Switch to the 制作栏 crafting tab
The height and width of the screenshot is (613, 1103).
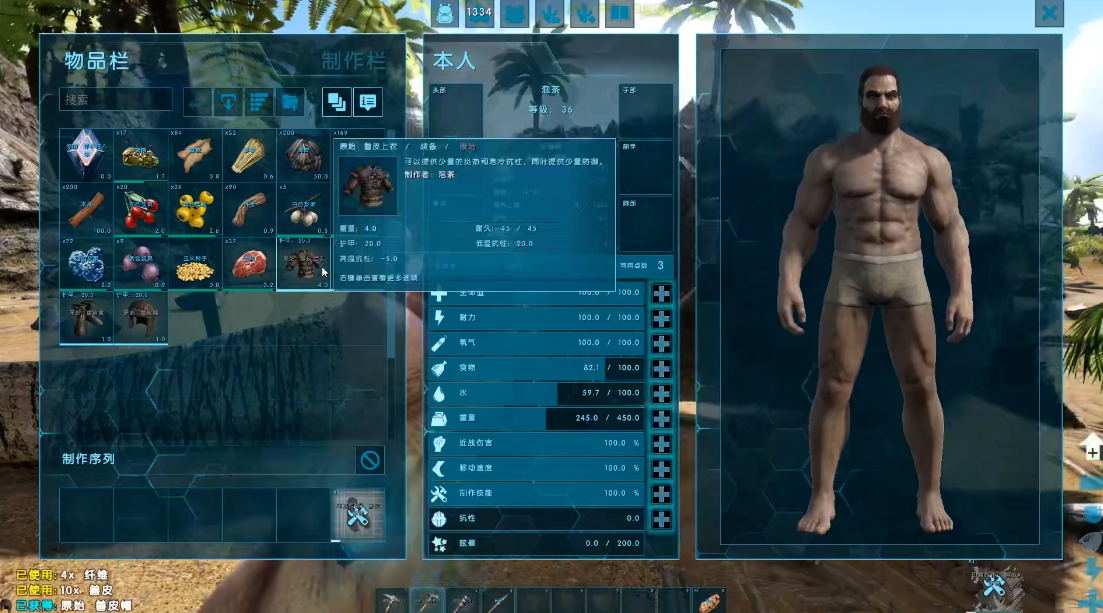[x=353, y=60]
